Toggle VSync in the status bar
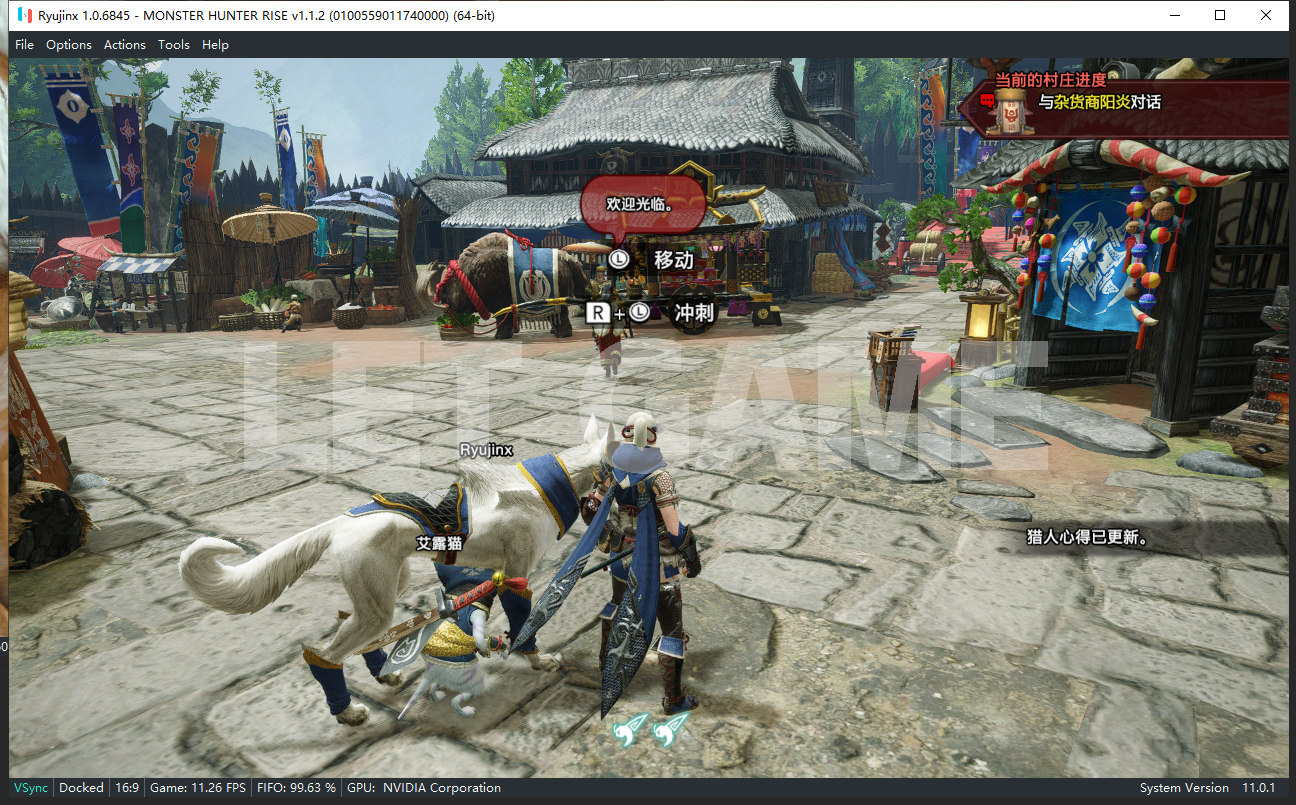The image size is (1296, 805). pyautogui.click(x=30, y=788)
